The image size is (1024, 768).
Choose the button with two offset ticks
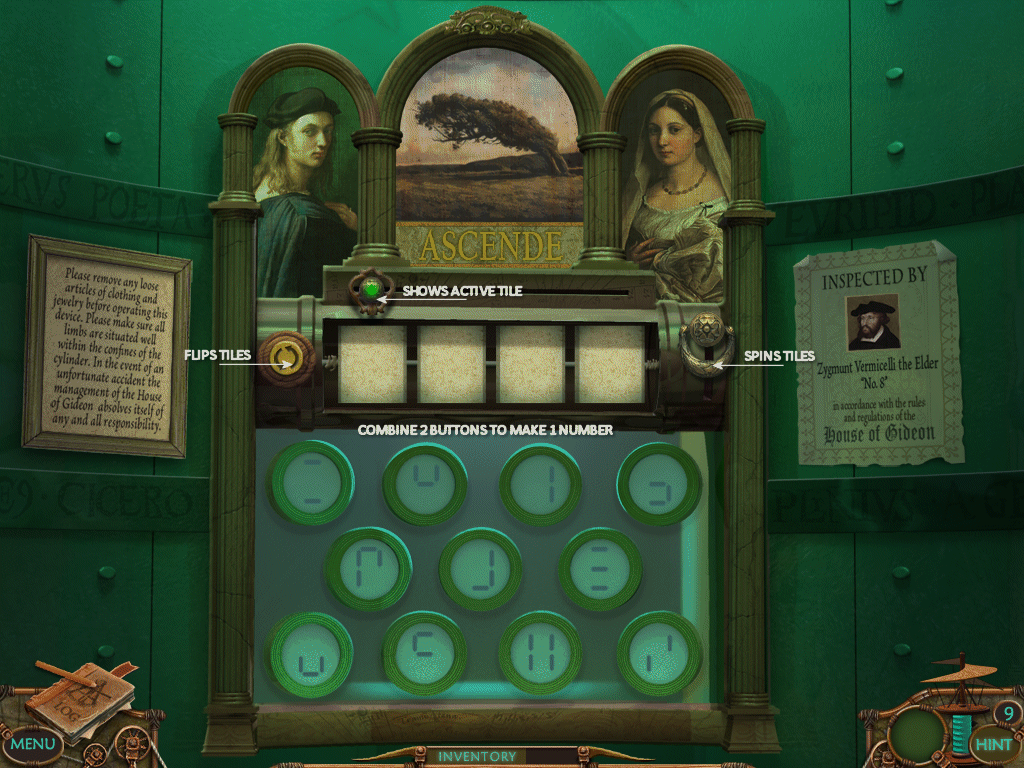pos(659,654)
